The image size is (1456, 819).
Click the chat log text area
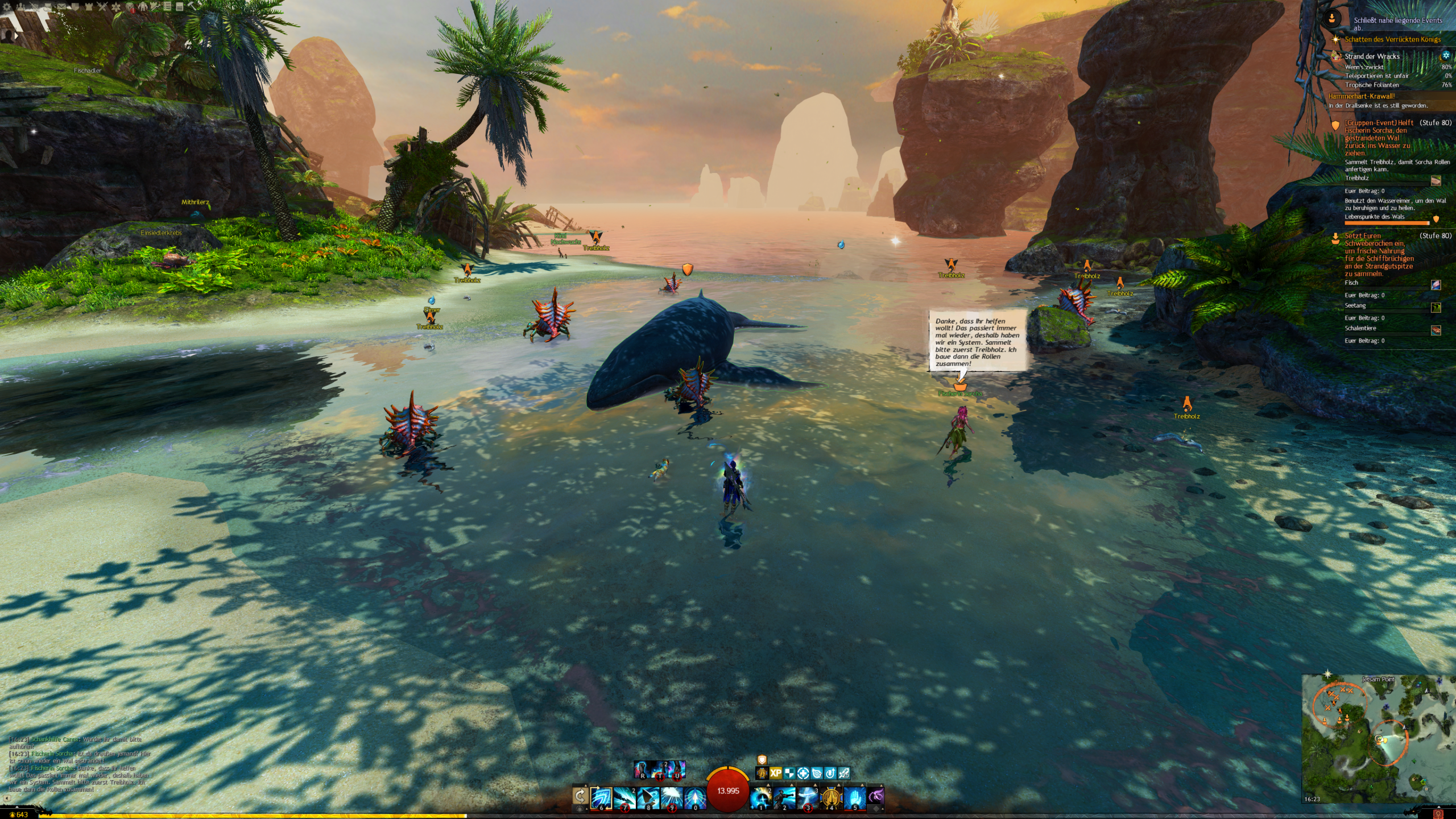(x=80, y=764)
